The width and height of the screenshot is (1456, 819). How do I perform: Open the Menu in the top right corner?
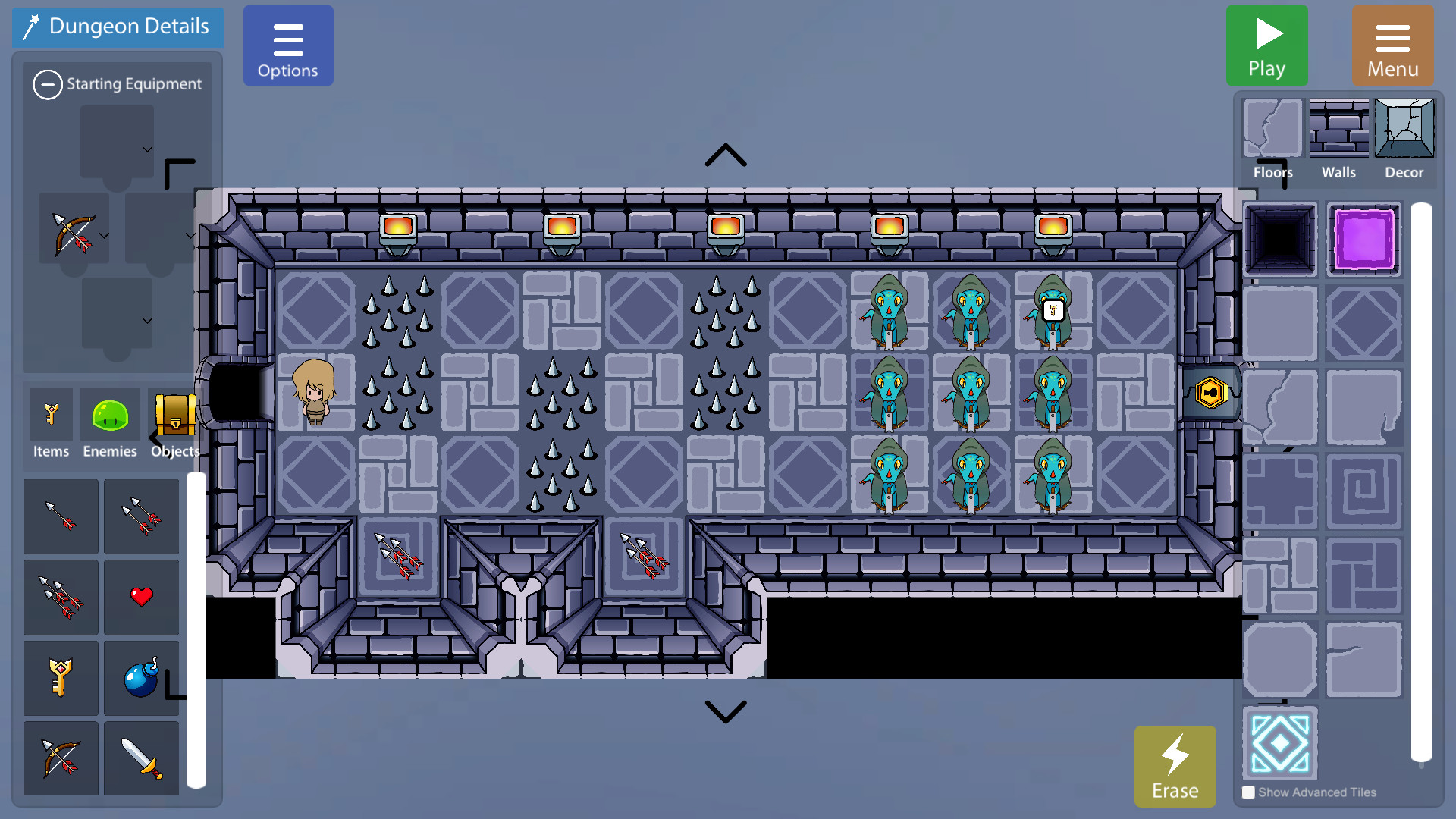point(1393,45)
